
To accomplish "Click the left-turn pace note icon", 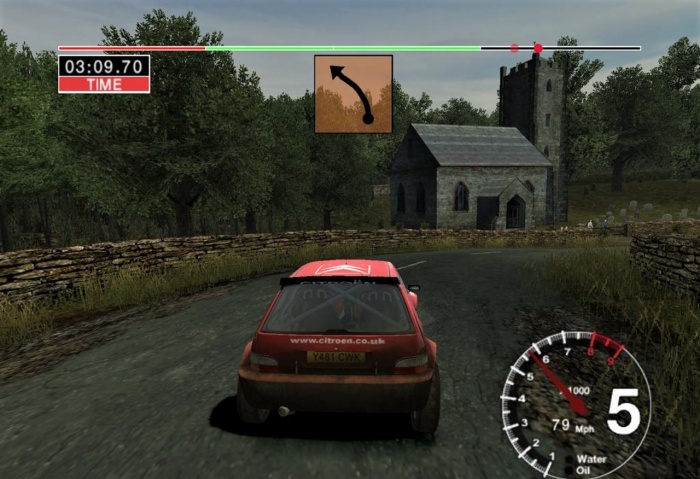I will click(x=353, y=94).
